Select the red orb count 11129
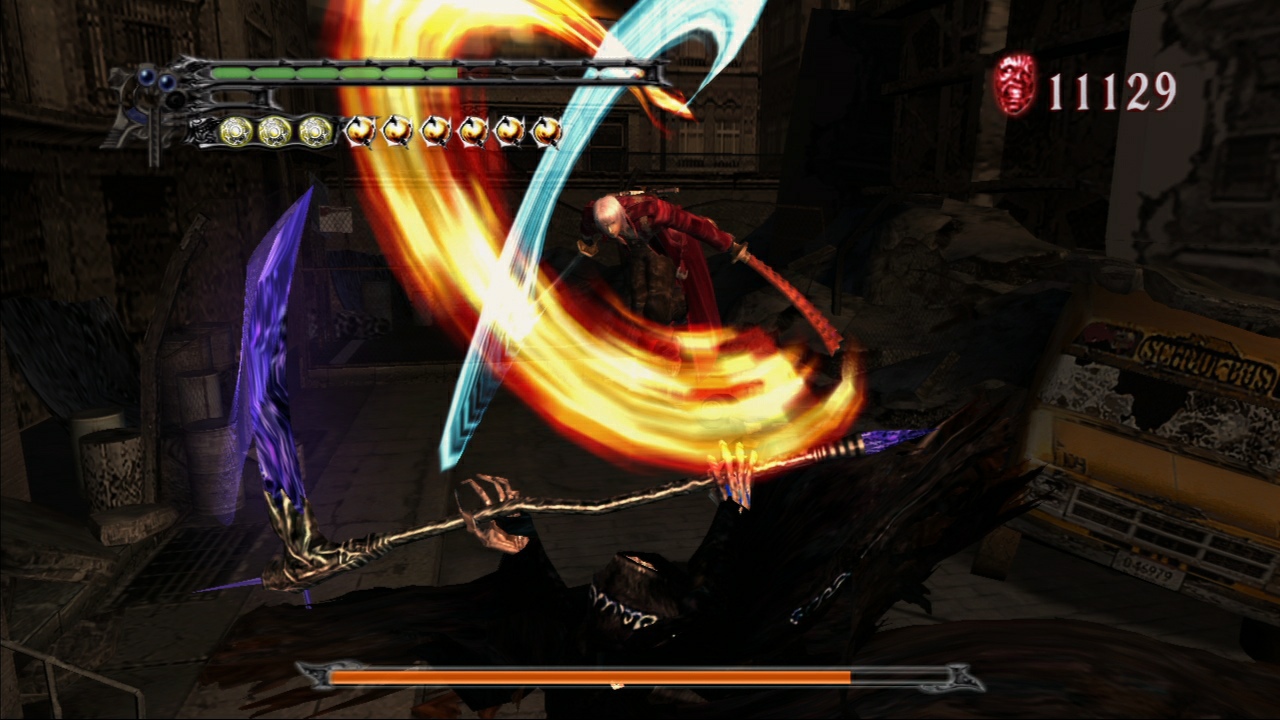Image resolution: width=1280 pixels, height=720 pixels. coord(1112,92)
